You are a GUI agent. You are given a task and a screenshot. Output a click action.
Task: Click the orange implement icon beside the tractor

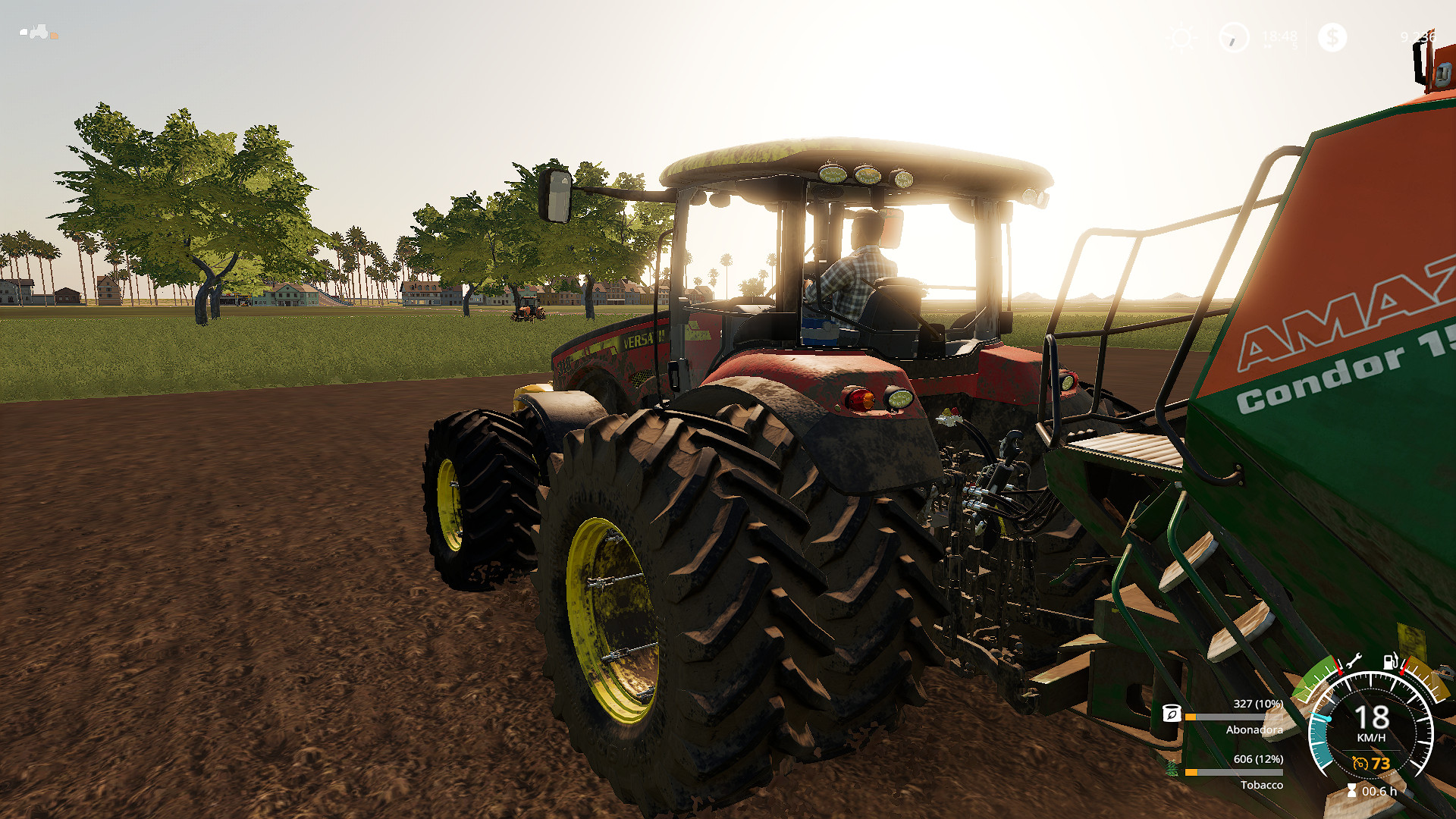(55, 36)
